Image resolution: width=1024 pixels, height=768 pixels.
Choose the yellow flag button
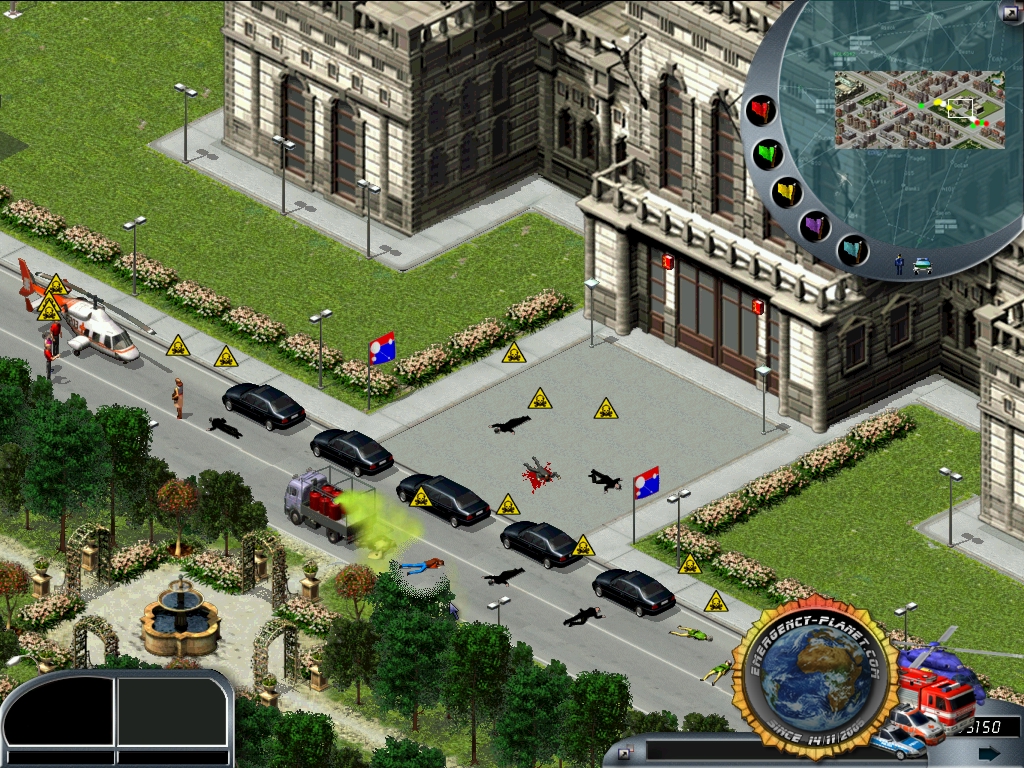pyautogui.click(x=788, y=192)
